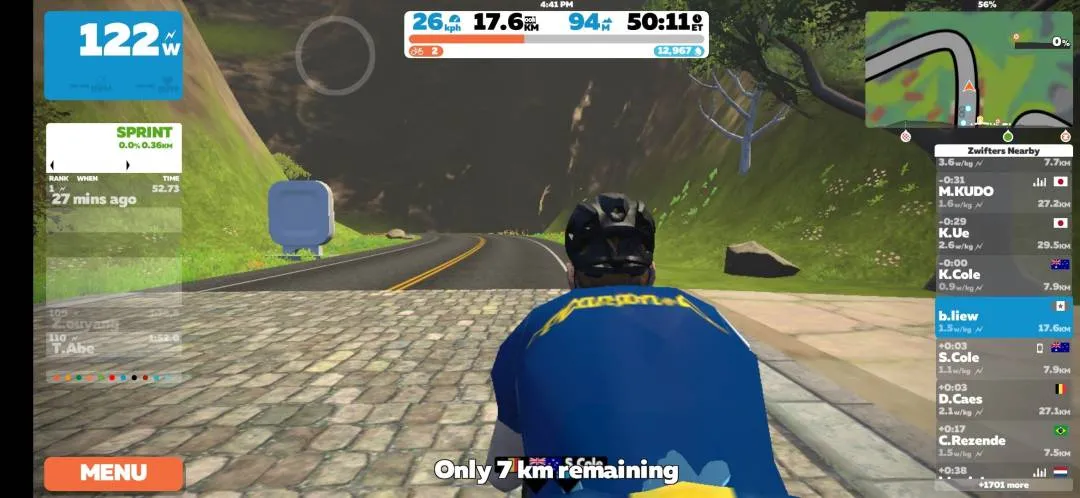
Task: Choose C.Rezende from nearby riders
Action: pos(1003,440)
